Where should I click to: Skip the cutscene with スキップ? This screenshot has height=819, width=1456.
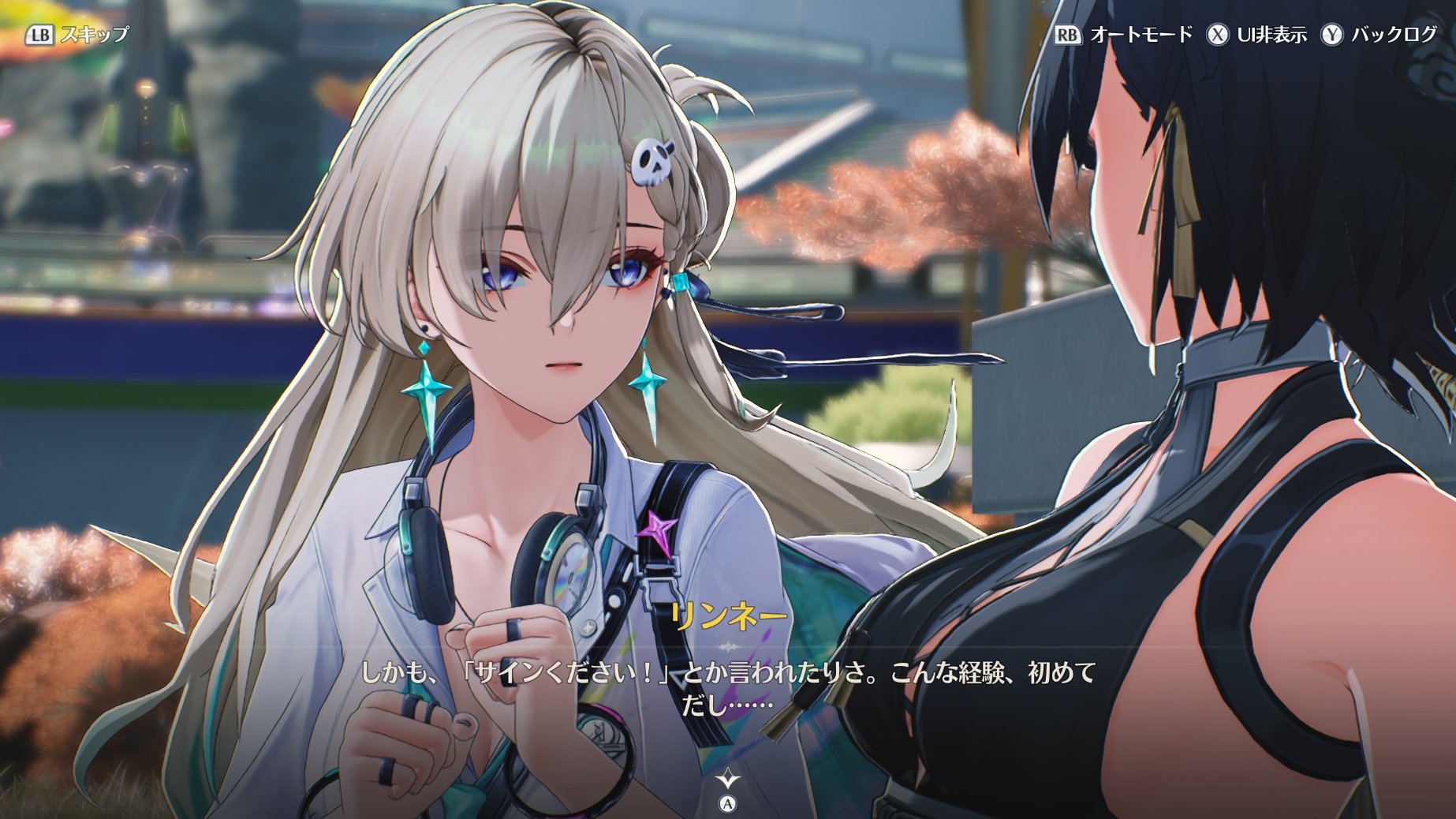[77, 35]
